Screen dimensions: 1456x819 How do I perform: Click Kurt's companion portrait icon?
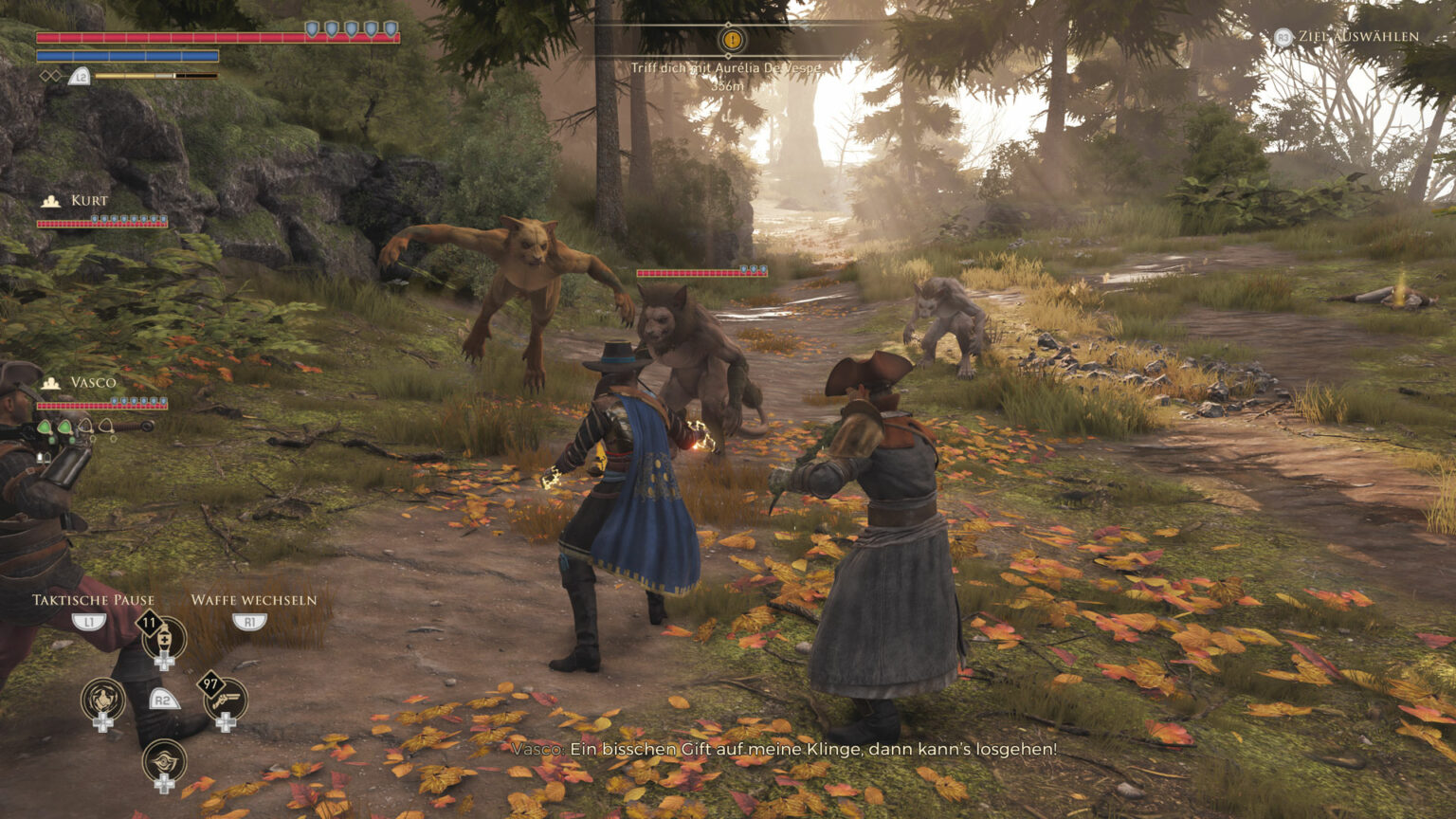[49, 200]
